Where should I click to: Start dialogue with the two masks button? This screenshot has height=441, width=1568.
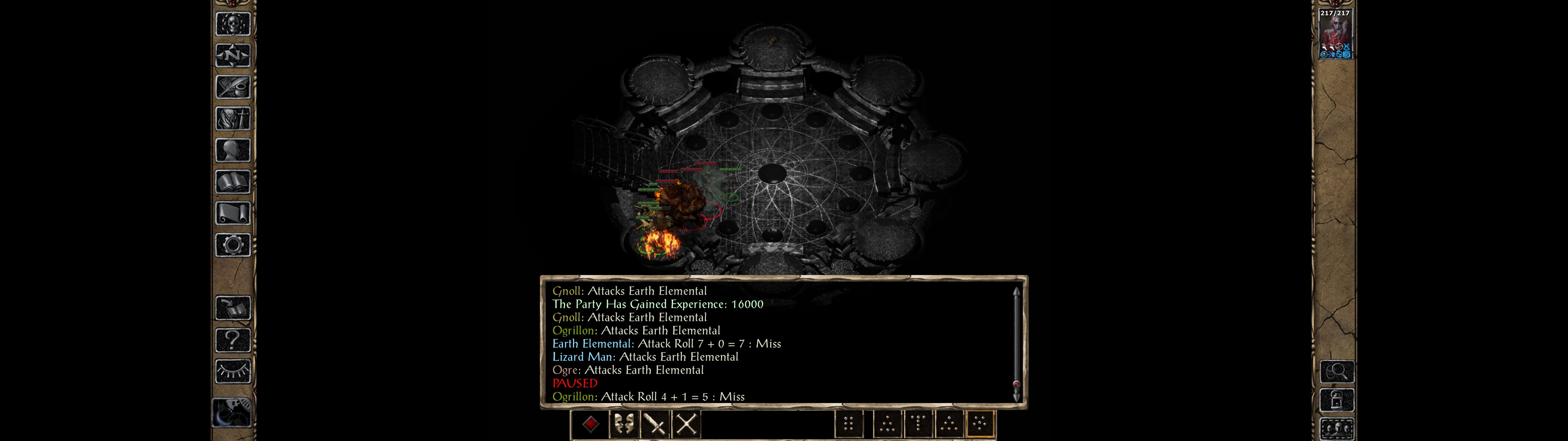623,424
